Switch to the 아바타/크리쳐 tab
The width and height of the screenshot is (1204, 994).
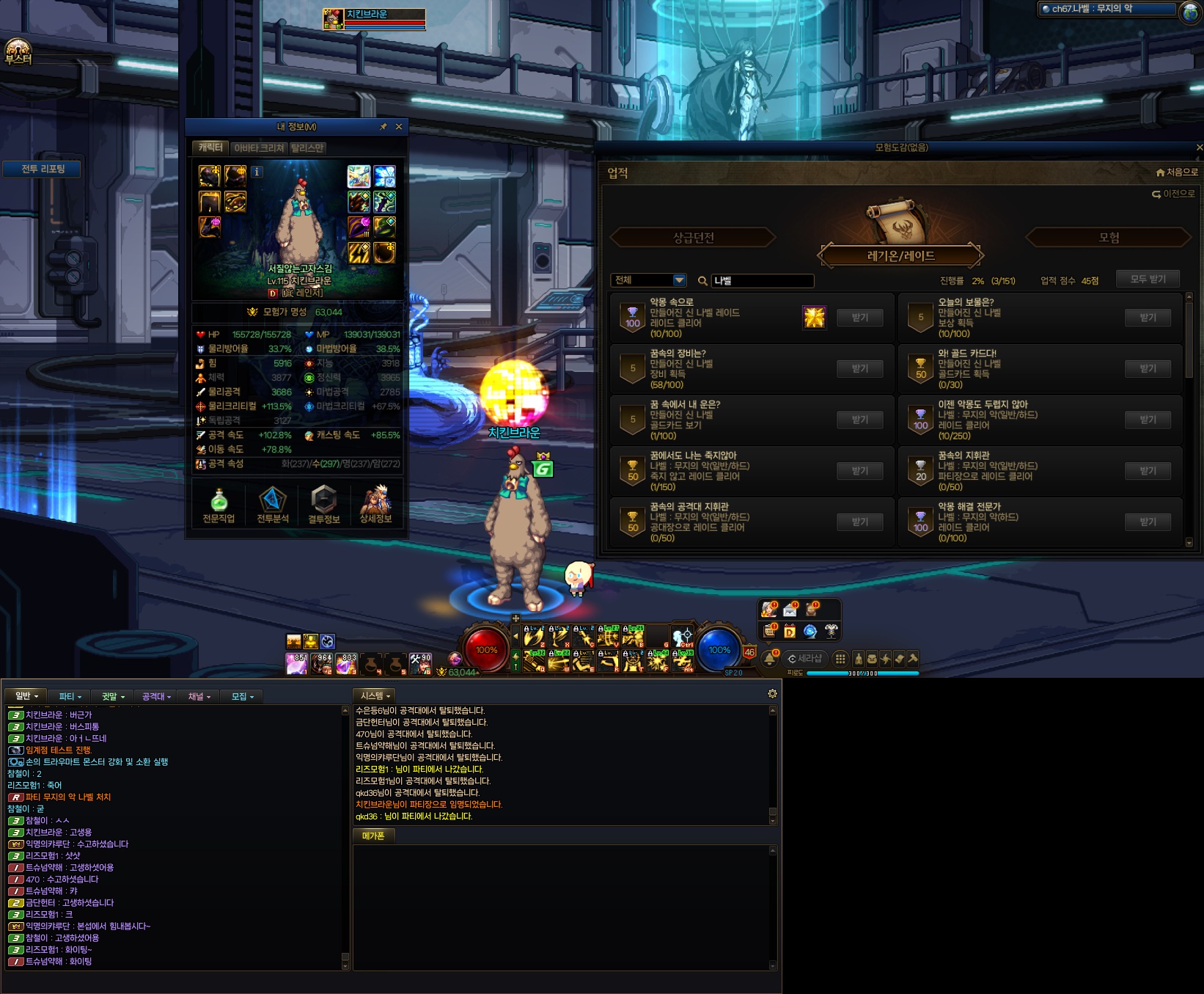259,148
